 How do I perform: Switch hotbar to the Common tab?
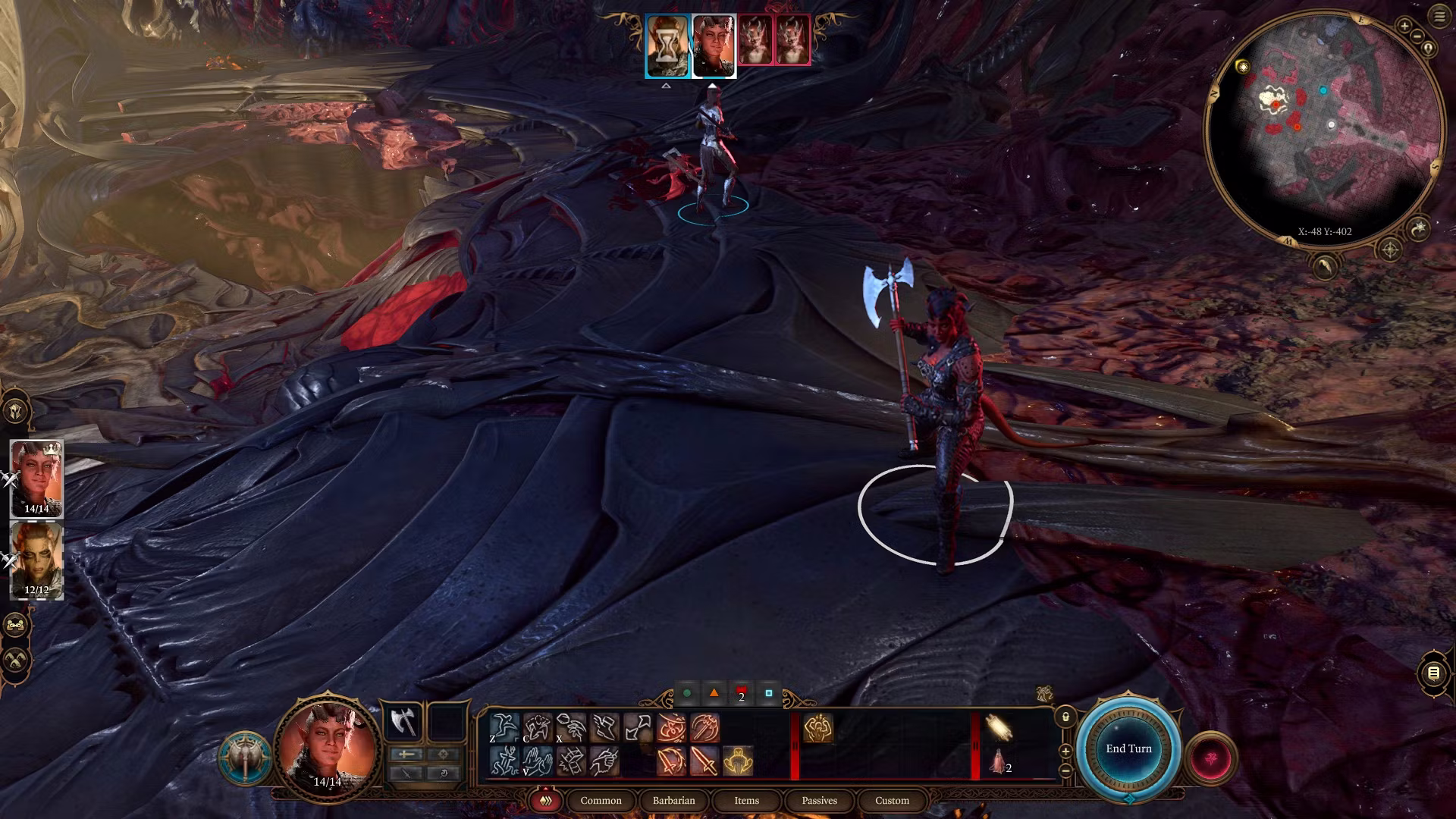pos(601,801)
